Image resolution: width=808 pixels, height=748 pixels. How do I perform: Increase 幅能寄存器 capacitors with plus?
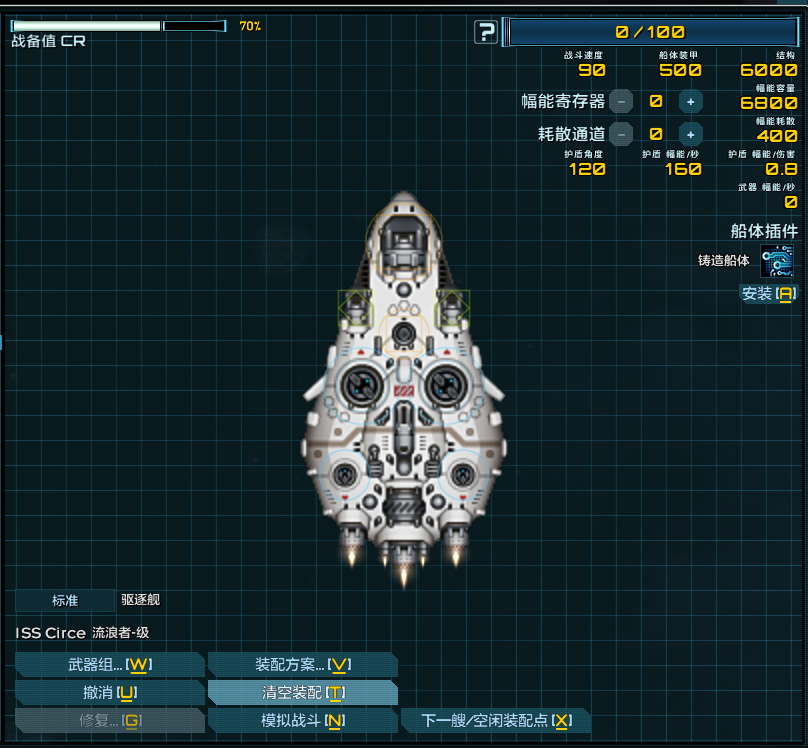tap(690, 101)
